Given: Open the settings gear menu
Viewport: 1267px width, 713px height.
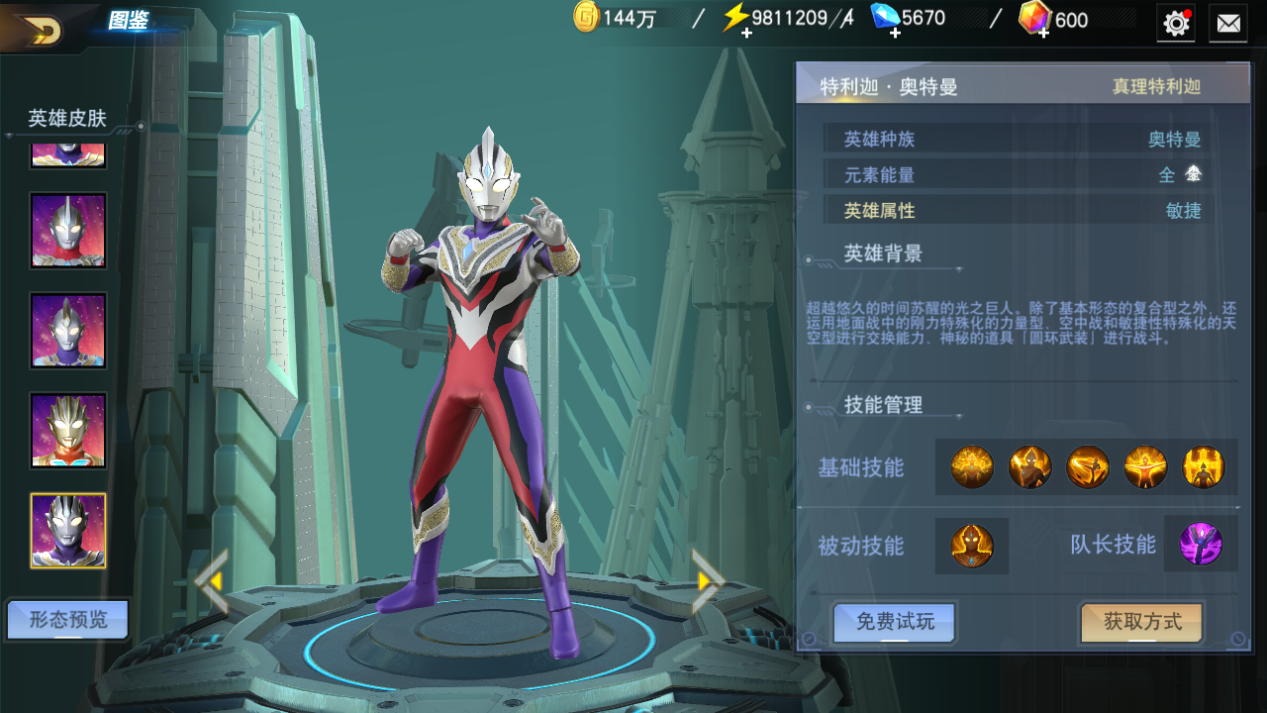Looking at the screenshot, I should pyautogui.click(x=1176, y=23).
